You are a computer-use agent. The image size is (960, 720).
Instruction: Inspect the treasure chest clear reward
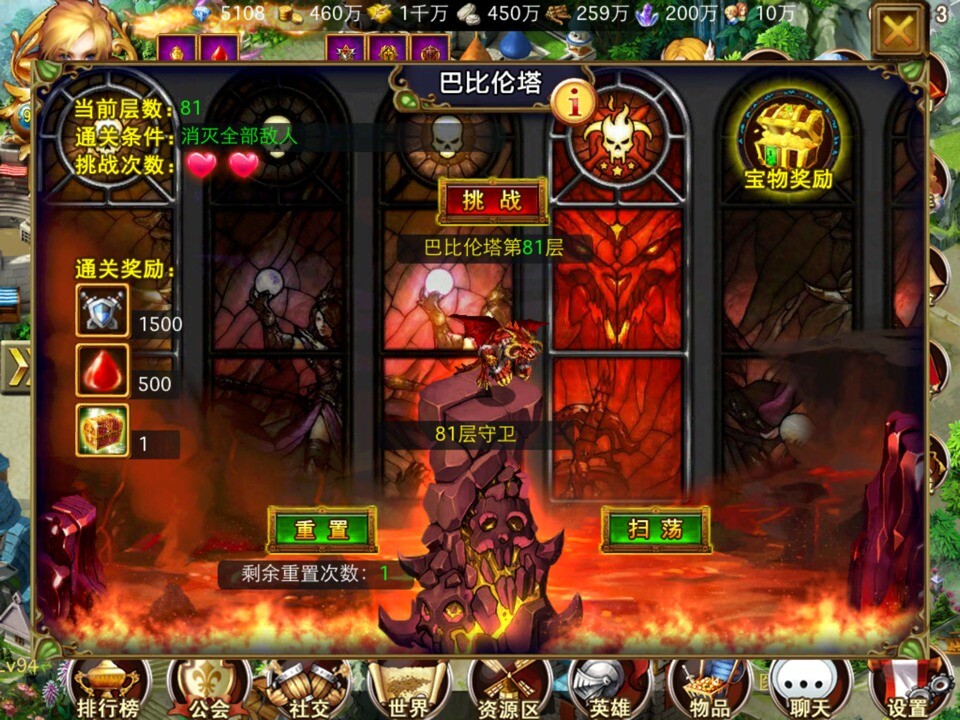tap(103, 431)
